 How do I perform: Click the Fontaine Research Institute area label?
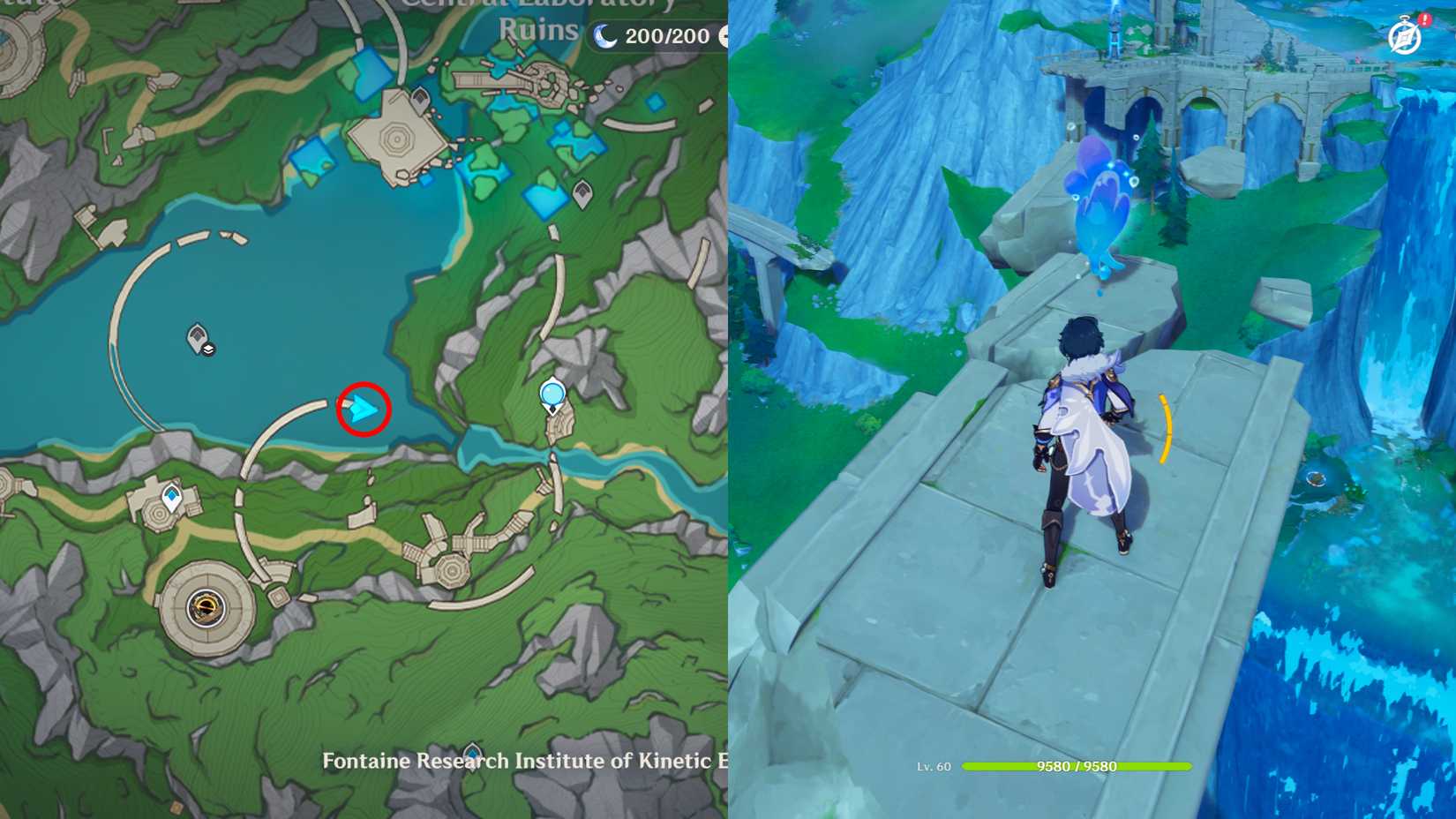512,761
